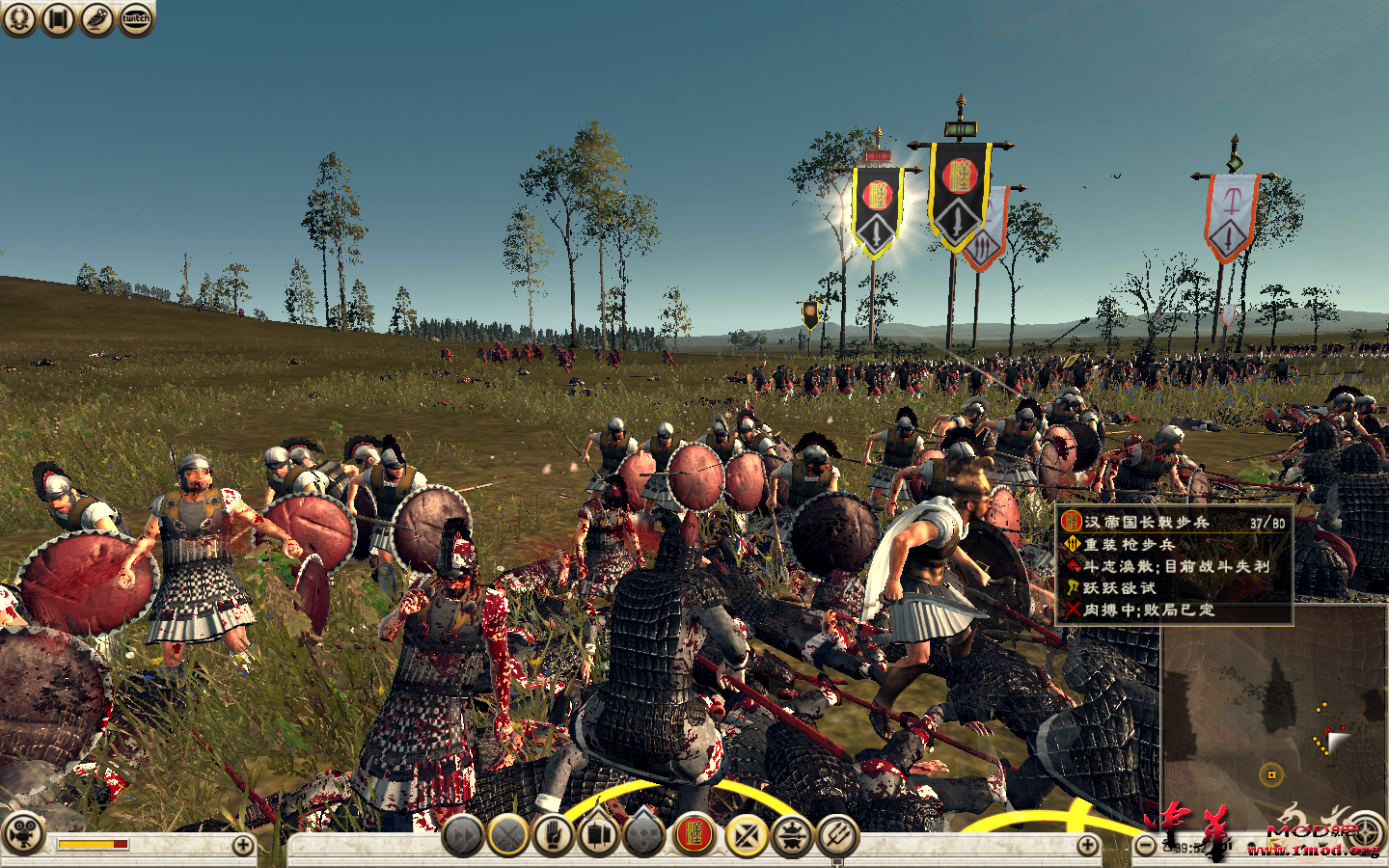
Task: Expand the left unit panel plus button
Action: (x=241, y=843)
